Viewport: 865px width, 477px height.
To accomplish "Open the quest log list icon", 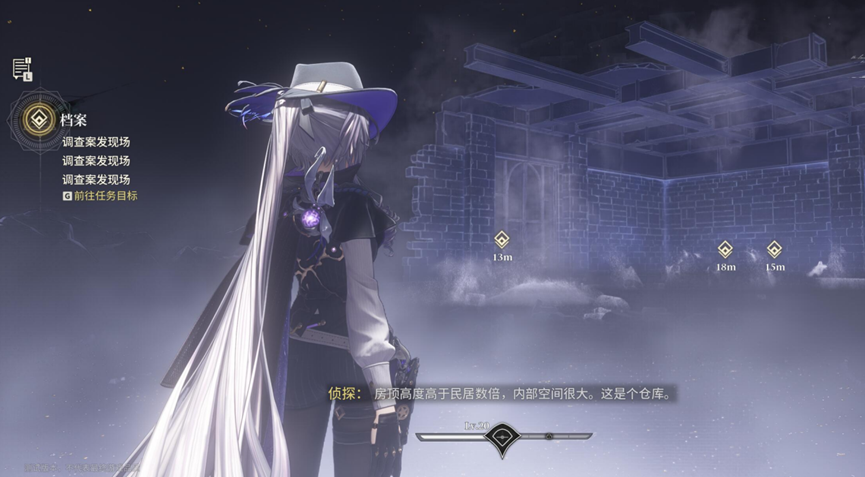I will tap(21, 69).
